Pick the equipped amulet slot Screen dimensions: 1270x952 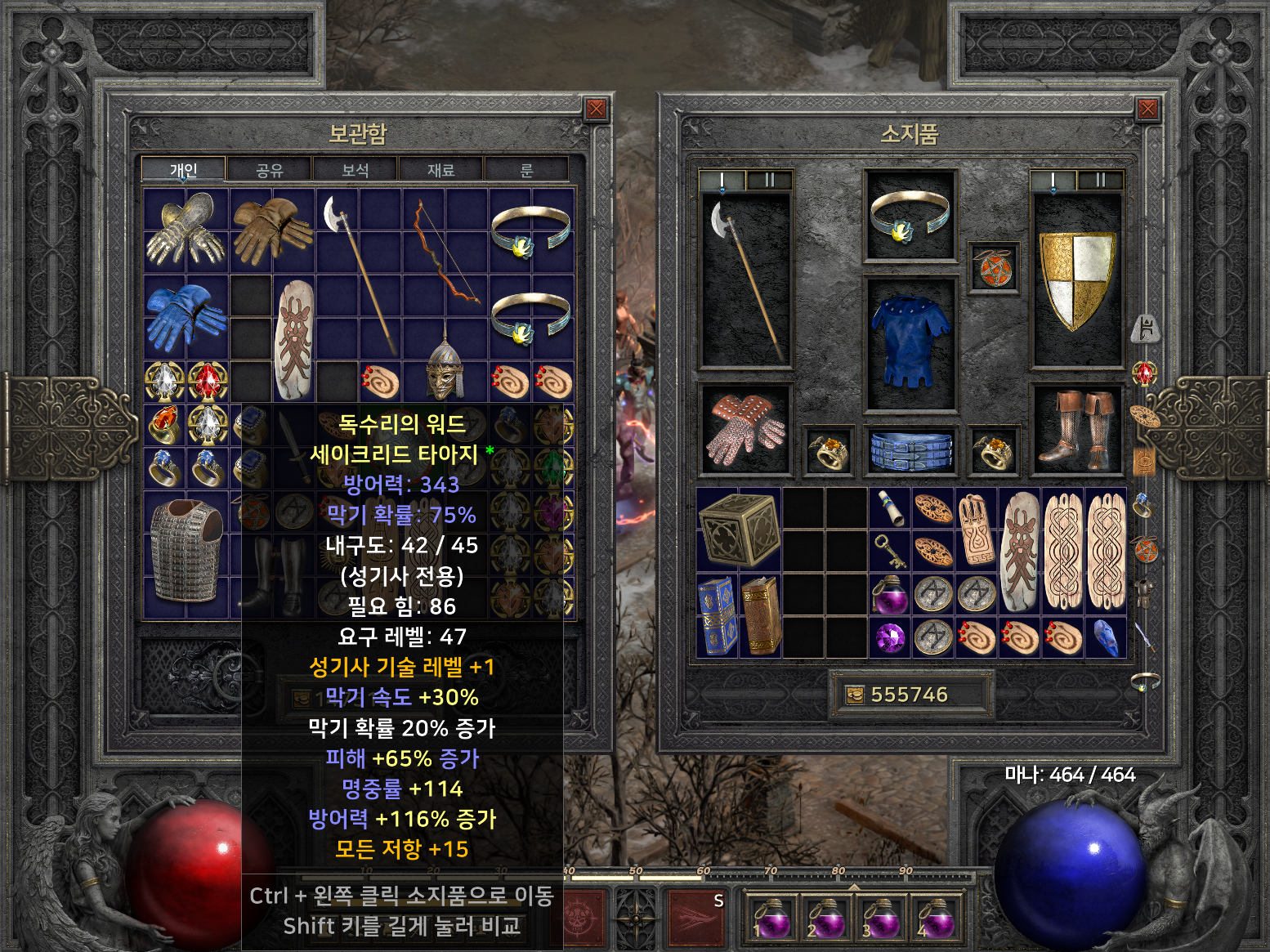click(994, 268)
